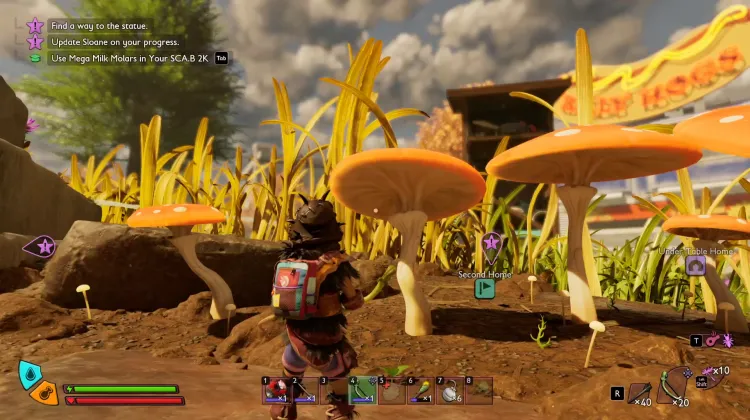Click the pink whistle buggy call icon
This screenshot has width=750, height=420.
710,341
